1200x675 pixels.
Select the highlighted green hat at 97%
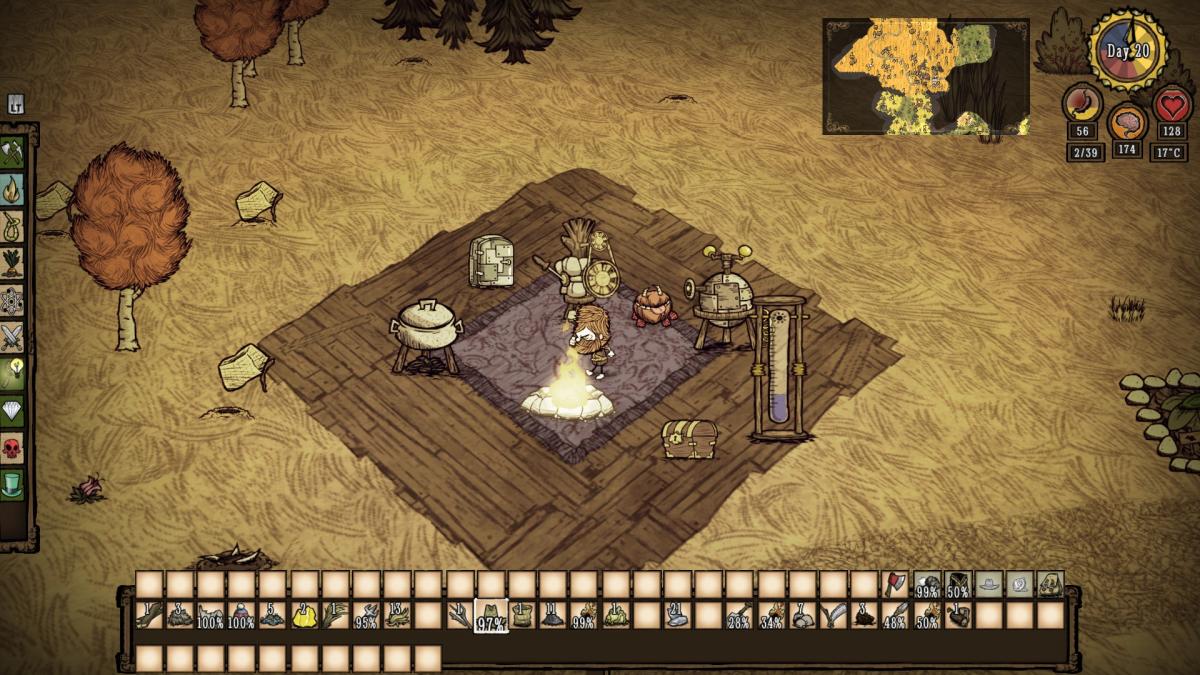point(491,615)
